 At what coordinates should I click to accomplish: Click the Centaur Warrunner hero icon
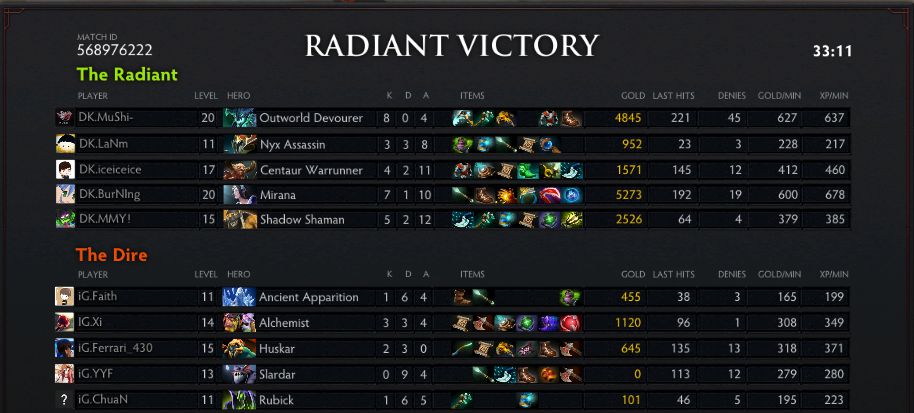(239, 169)
